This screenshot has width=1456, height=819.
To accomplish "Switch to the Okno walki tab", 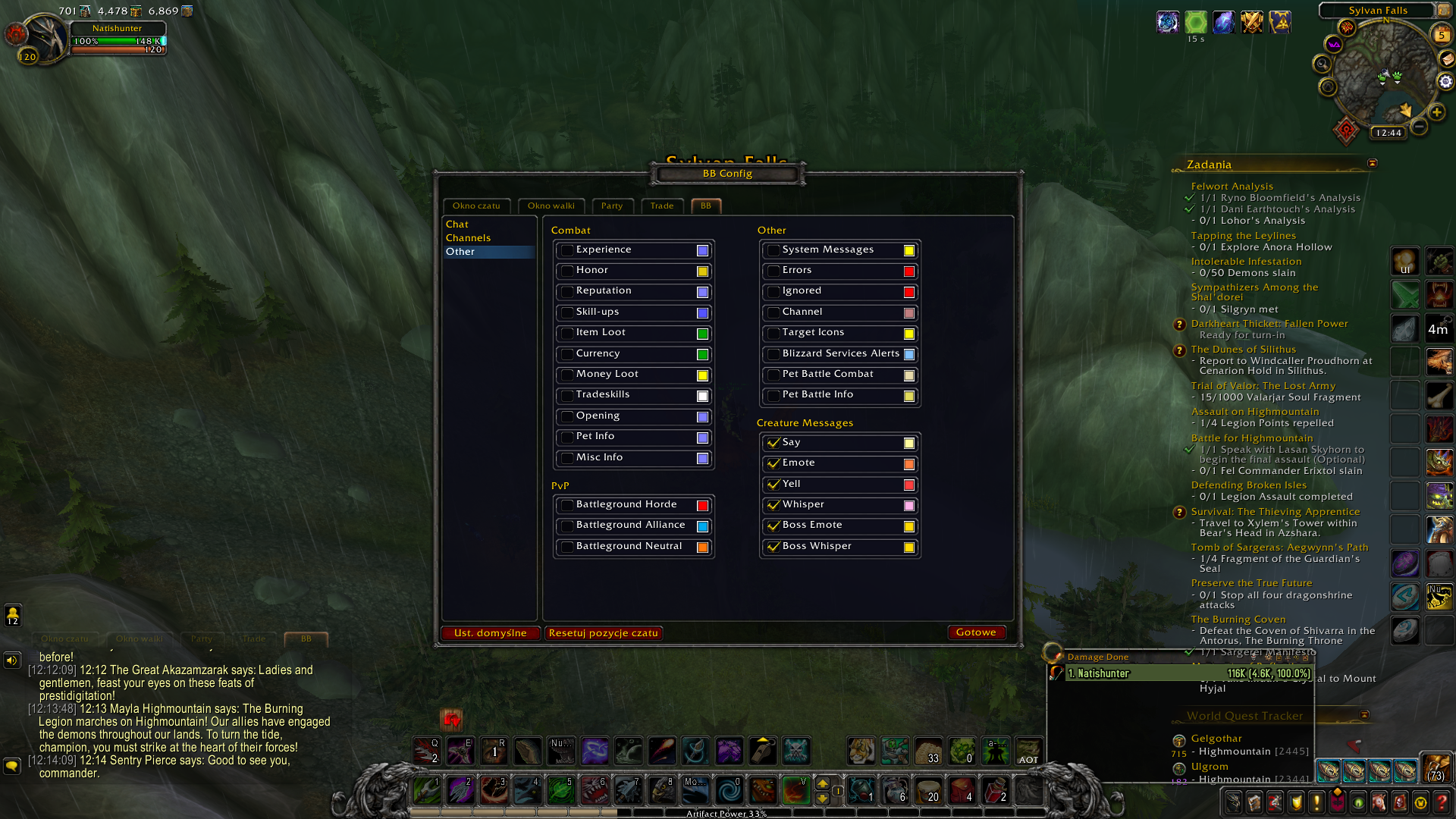I will coord(551,206).
